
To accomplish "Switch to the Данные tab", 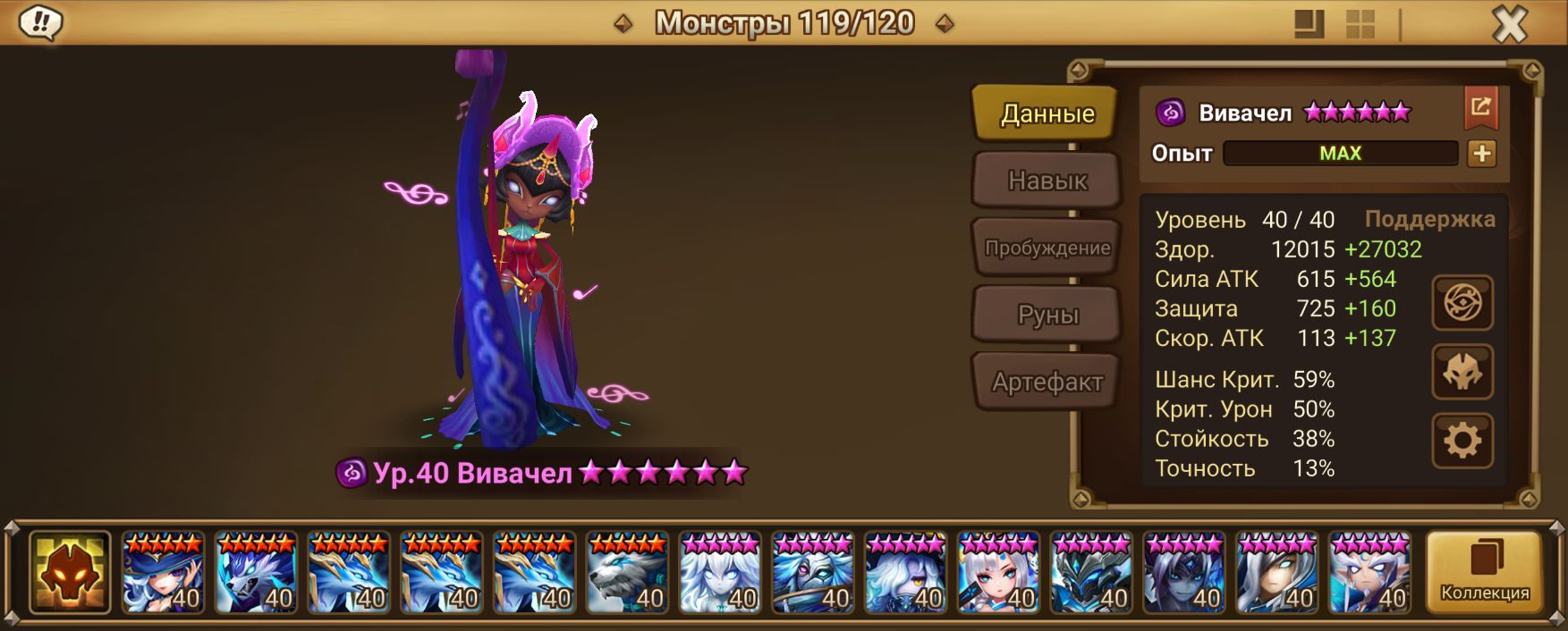I will coord(1046,114).
